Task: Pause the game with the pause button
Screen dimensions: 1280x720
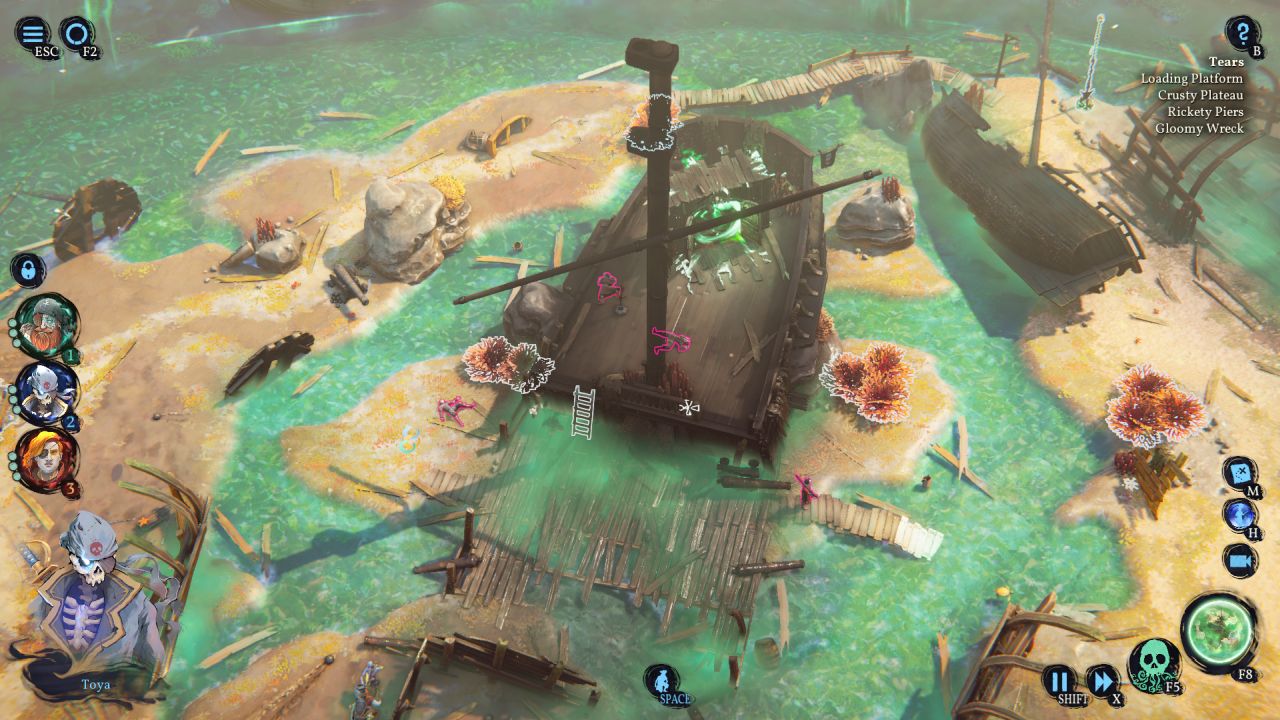Action: point(1059,681)
